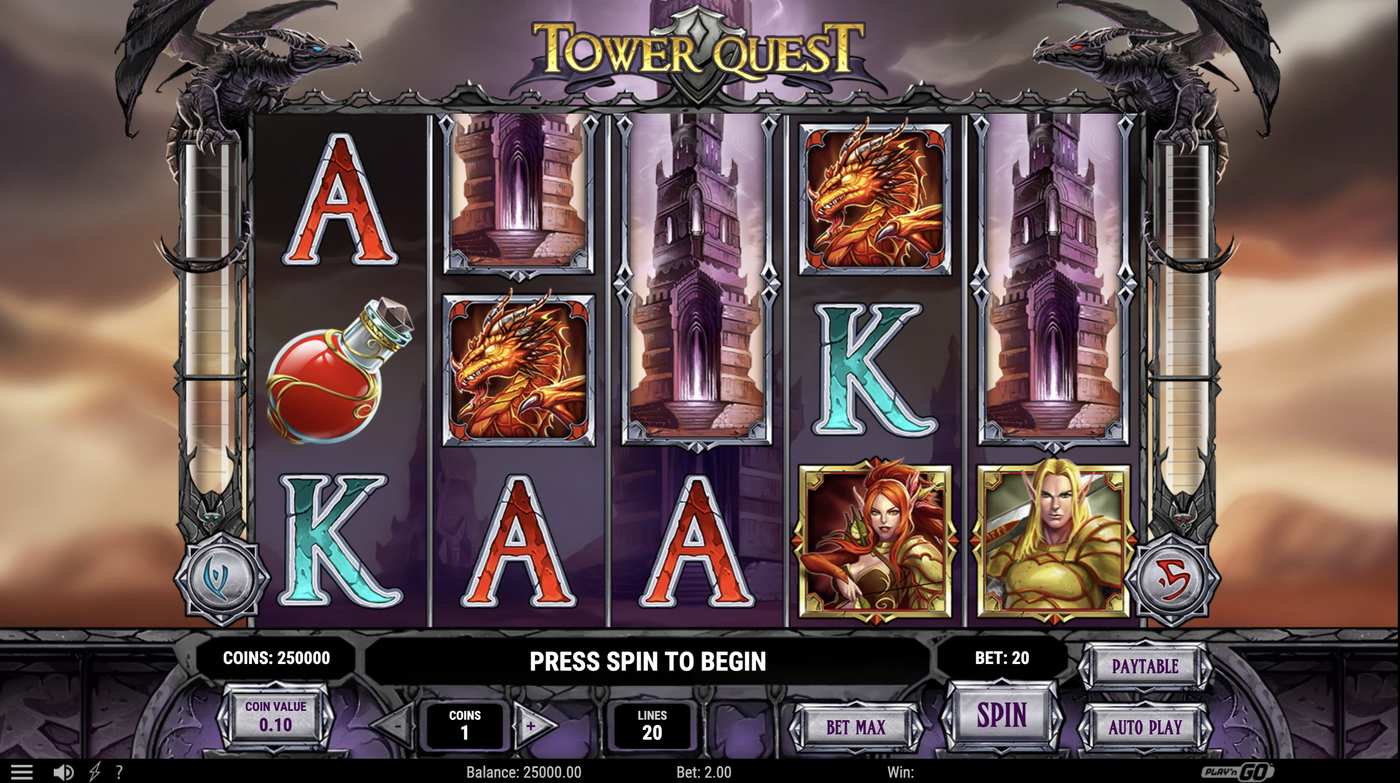The height and width of the screenshot is (783, 1400).
Task: Select the blond elf warrior symbol
Action: (1050, 540)
